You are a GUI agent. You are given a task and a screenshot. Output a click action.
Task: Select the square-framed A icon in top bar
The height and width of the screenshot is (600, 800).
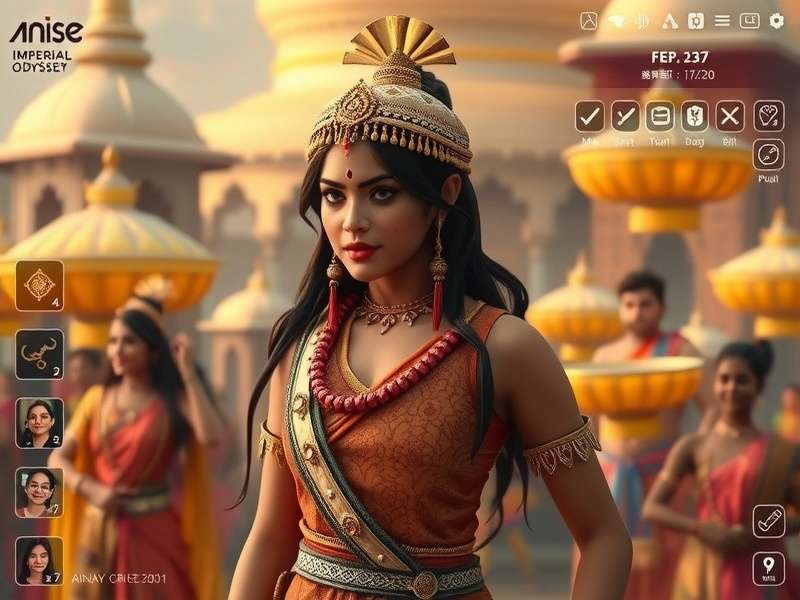(x=589, y=21)
